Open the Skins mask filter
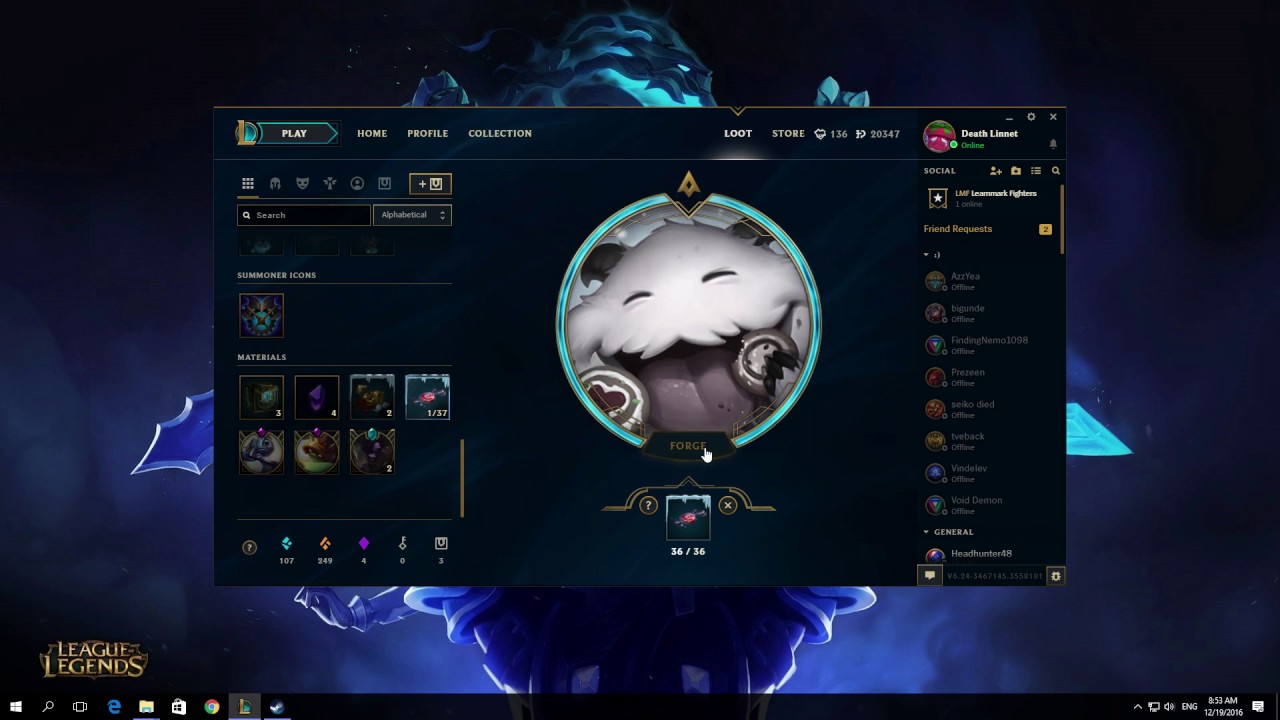This screenshot has height=720, width=1280. click(x=302, y=183)
